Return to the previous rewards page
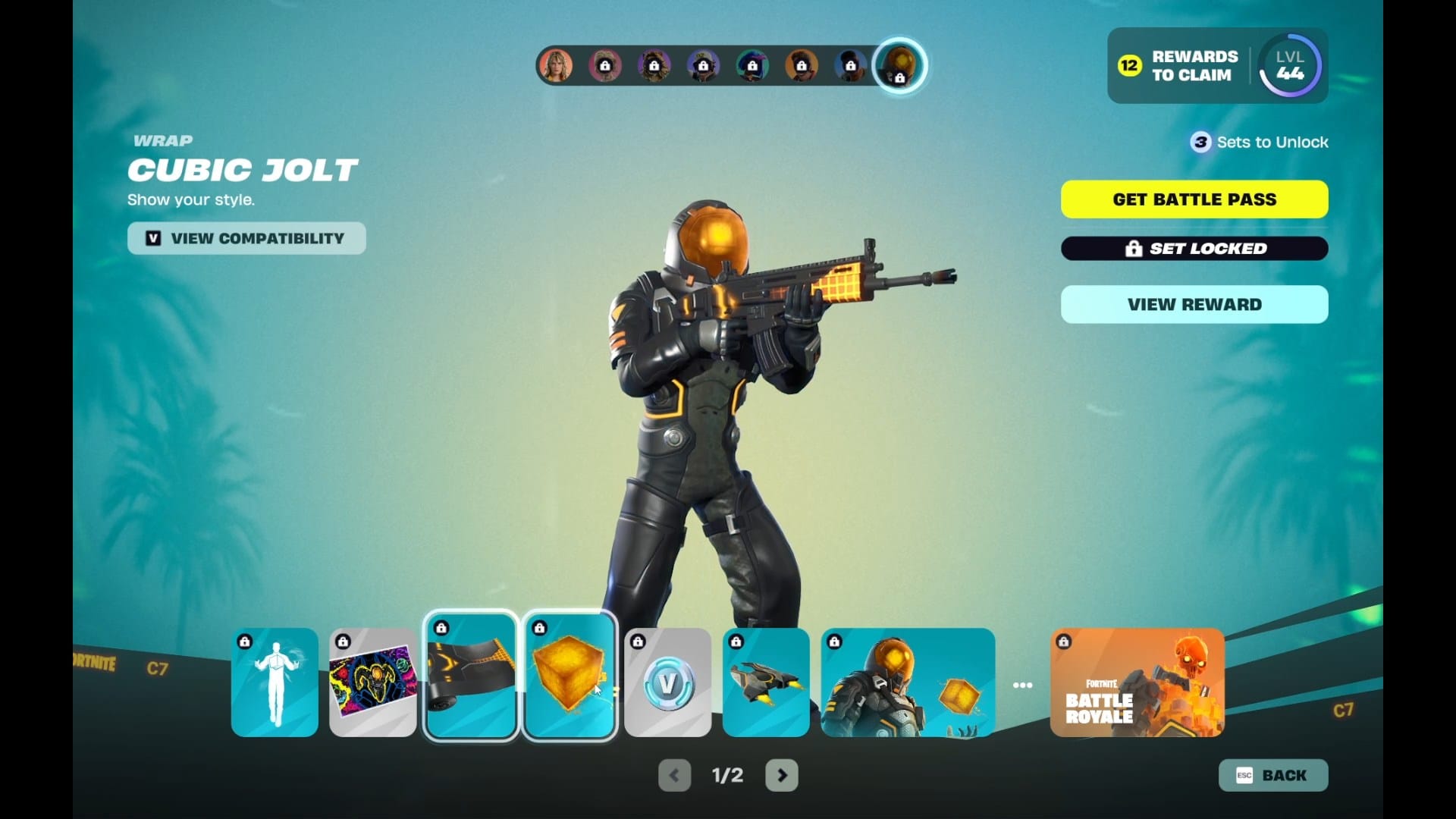This screenshot has height=819, width=1456. click(x=674, y=775)
